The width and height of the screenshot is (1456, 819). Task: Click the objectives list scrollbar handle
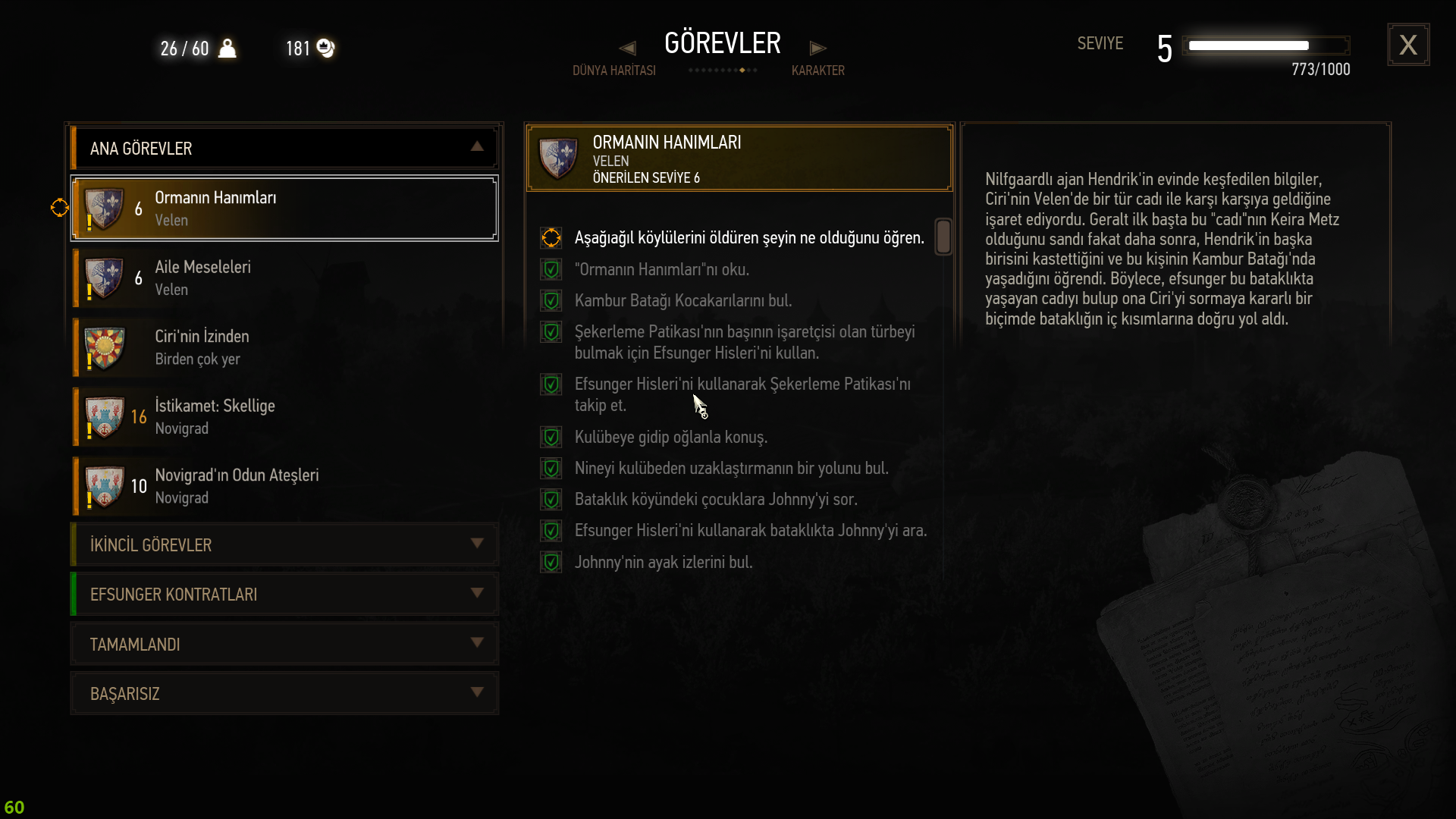coord(943,237)
